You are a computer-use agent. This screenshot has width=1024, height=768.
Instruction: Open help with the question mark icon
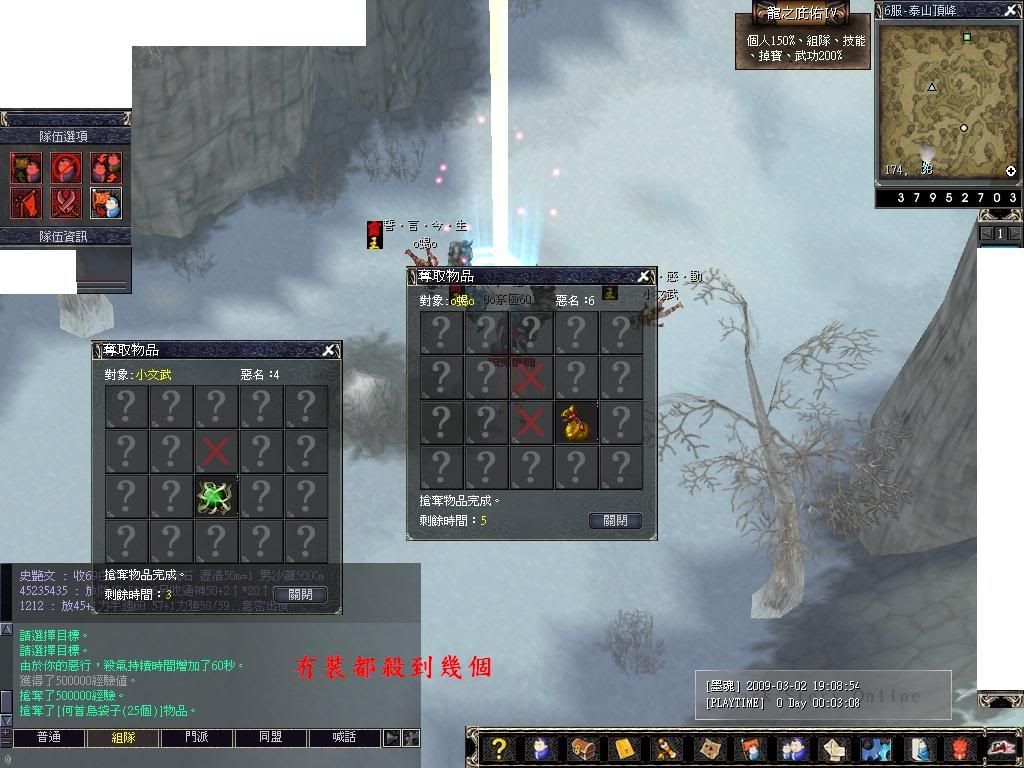point(500,749)
